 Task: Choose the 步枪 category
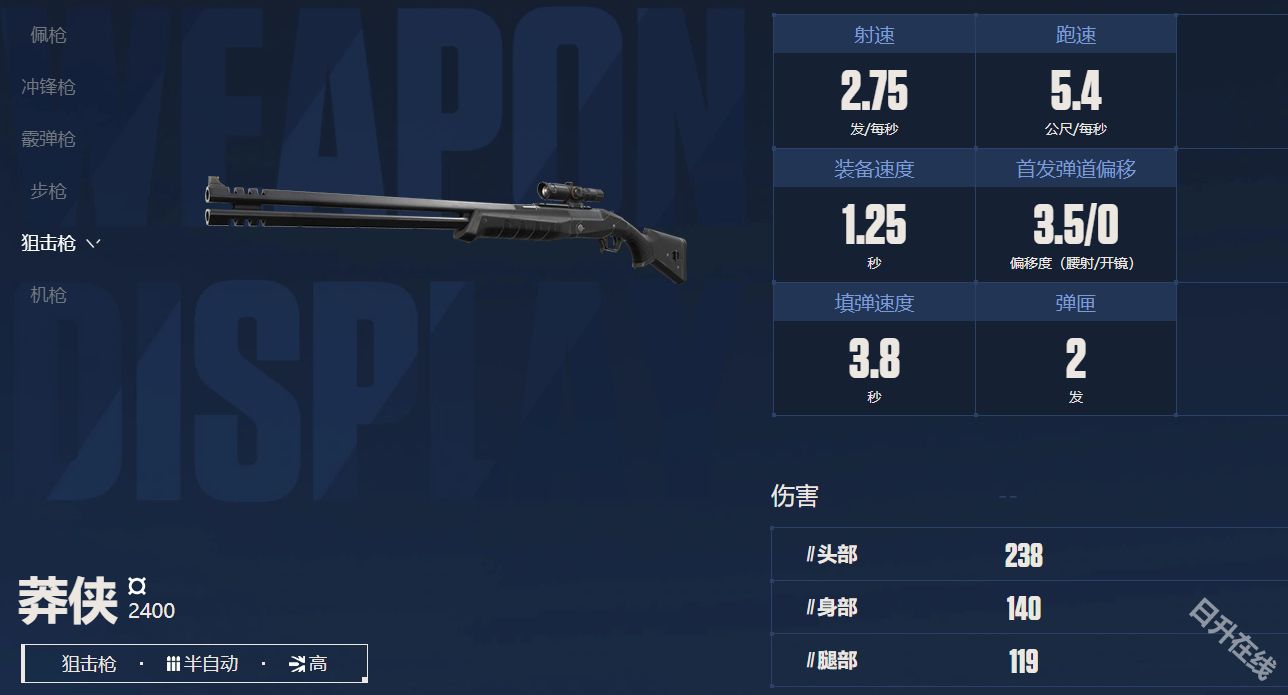48,191
